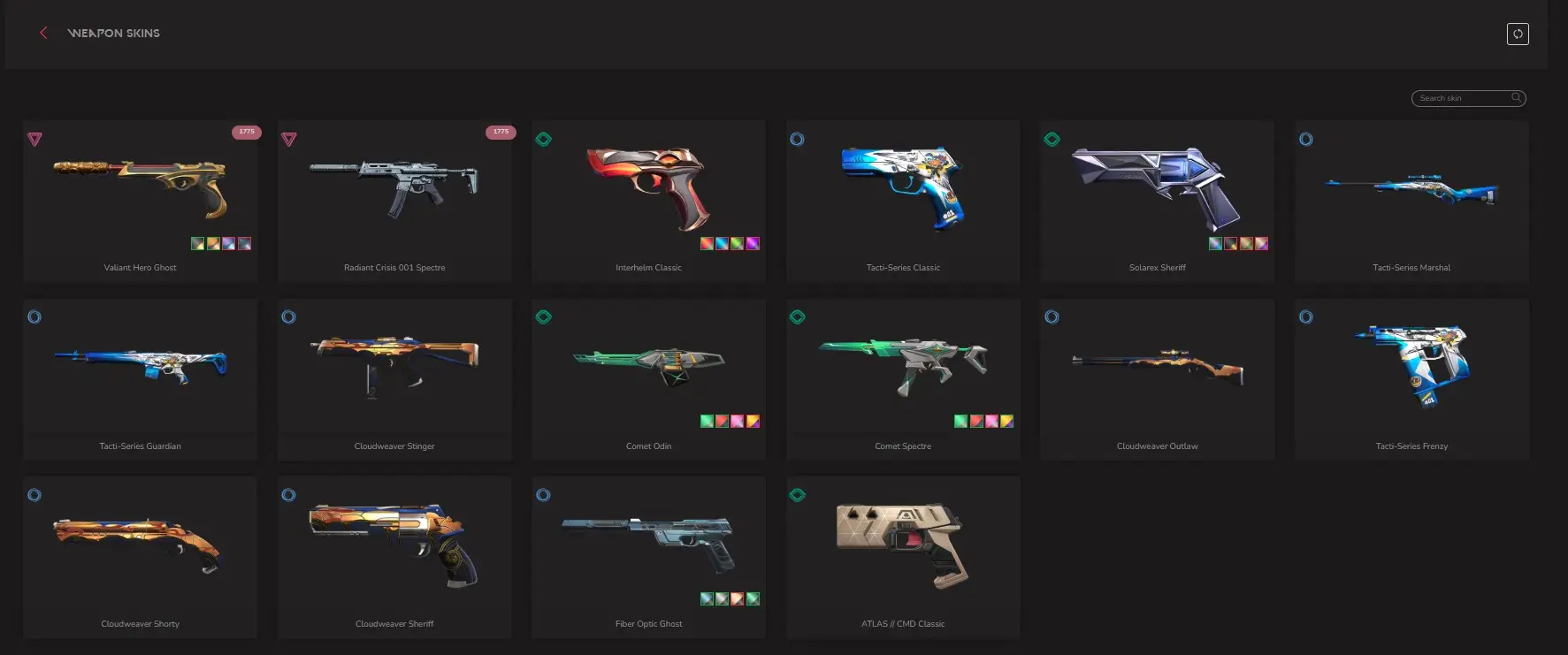Open the Comet Odin skin card
Viewport: 1568px width, 655px height.
tap(648, 379)
